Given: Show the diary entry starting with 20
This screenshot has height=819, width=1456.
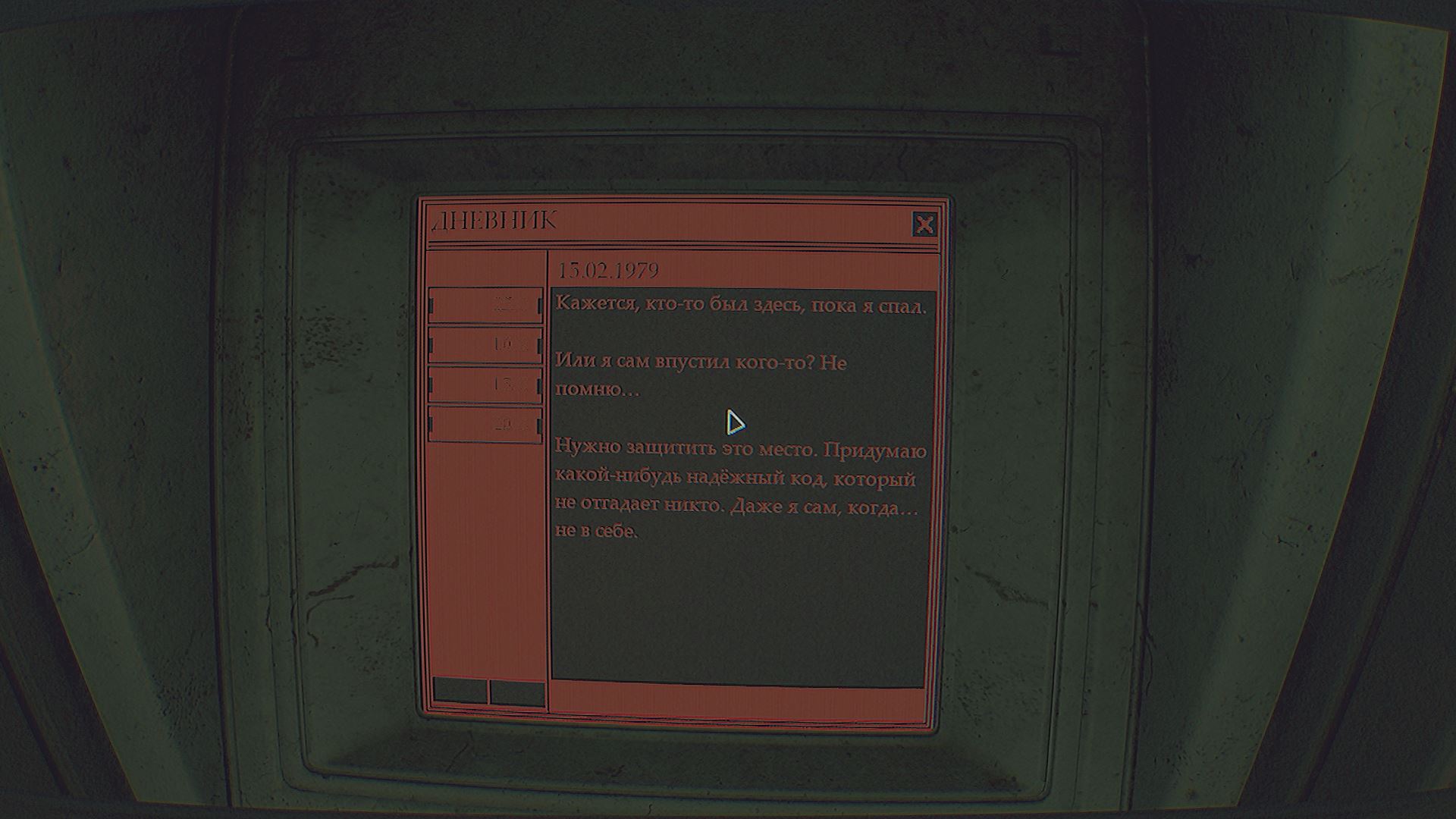Looking at the screenshot, I should 485,424.
